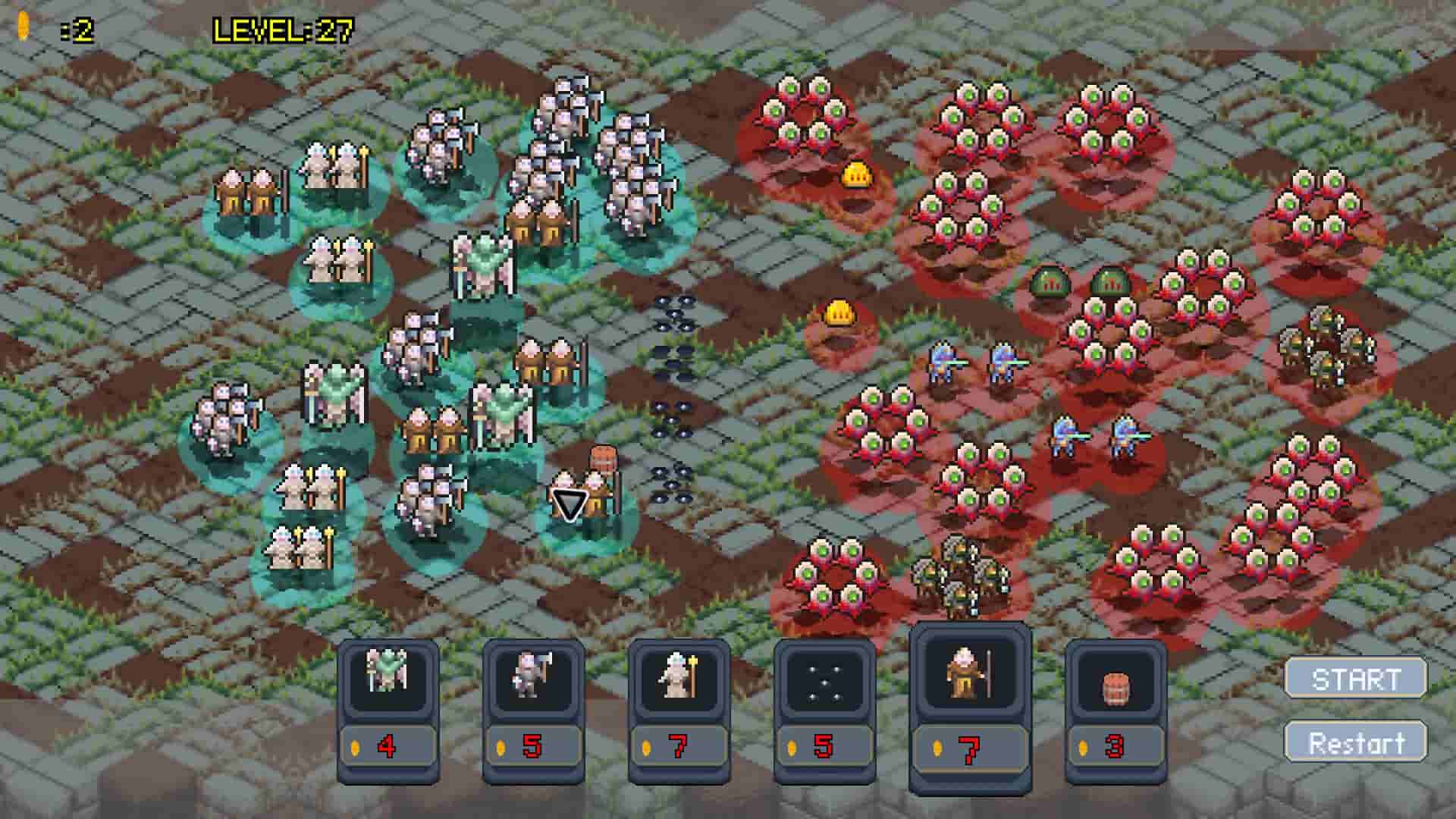Click the yellow helmet icon near enemy eyeballs
The width and height of the screenshot is (1456, 819).
(857, 173)
